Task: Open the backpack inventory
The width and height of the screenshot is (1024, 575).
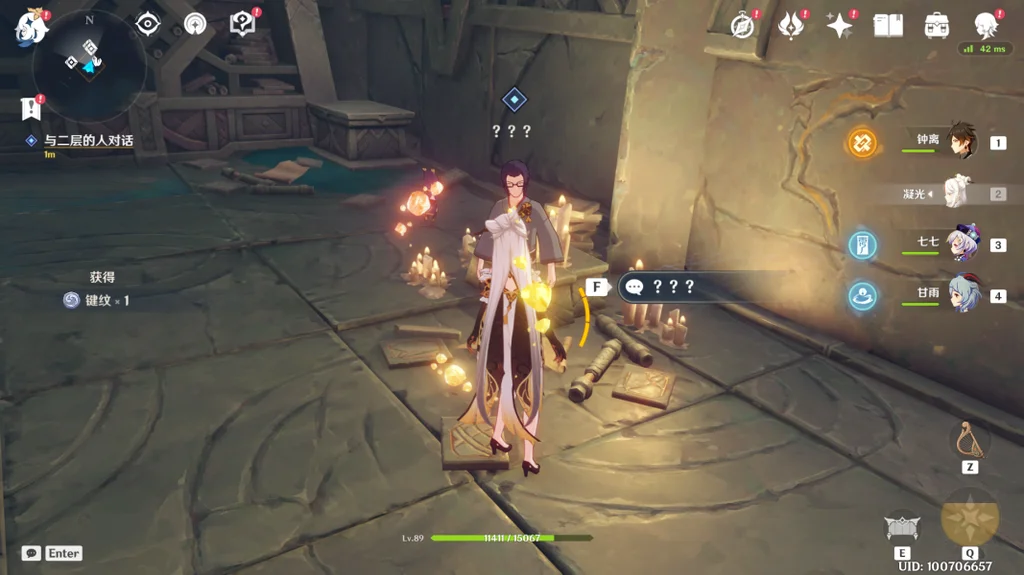Action: 937,25
